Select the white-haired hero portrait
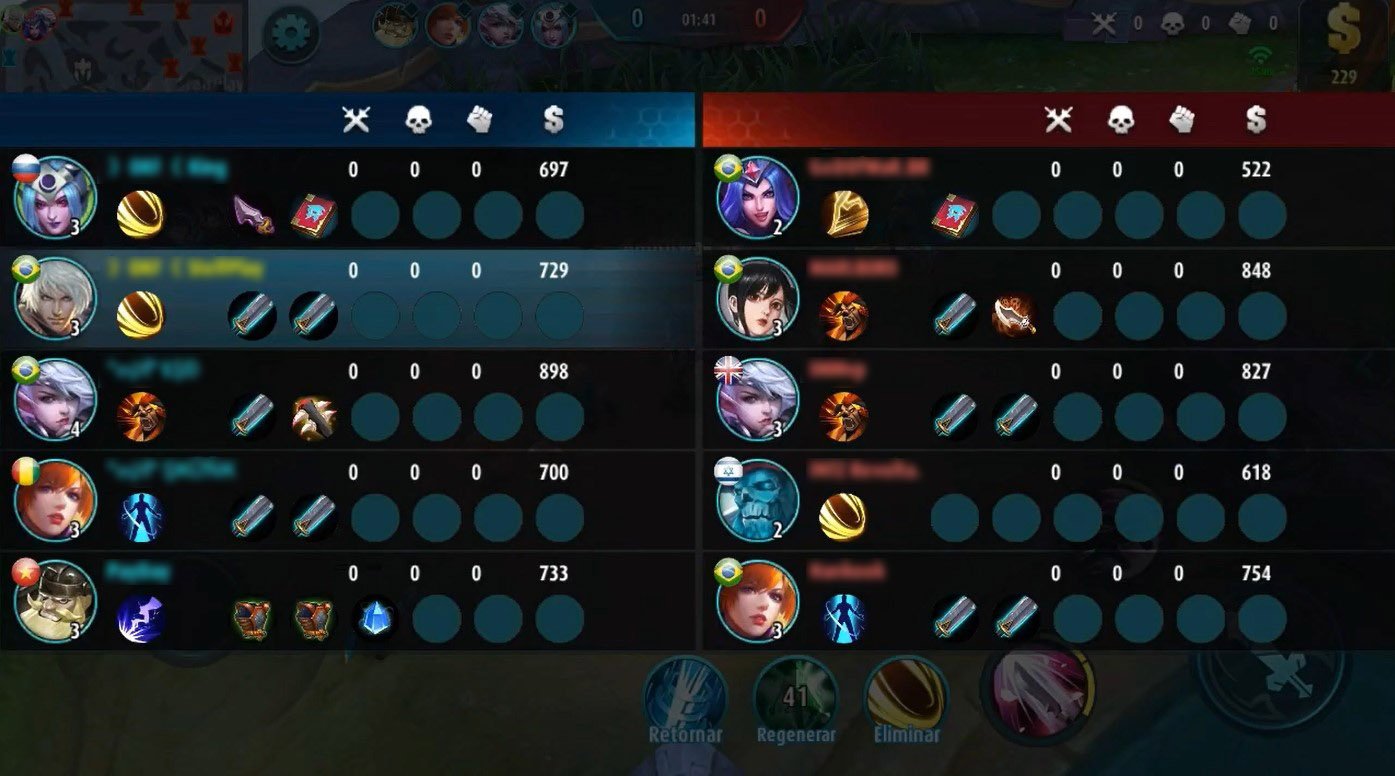1395x776 pixels. 55,299
